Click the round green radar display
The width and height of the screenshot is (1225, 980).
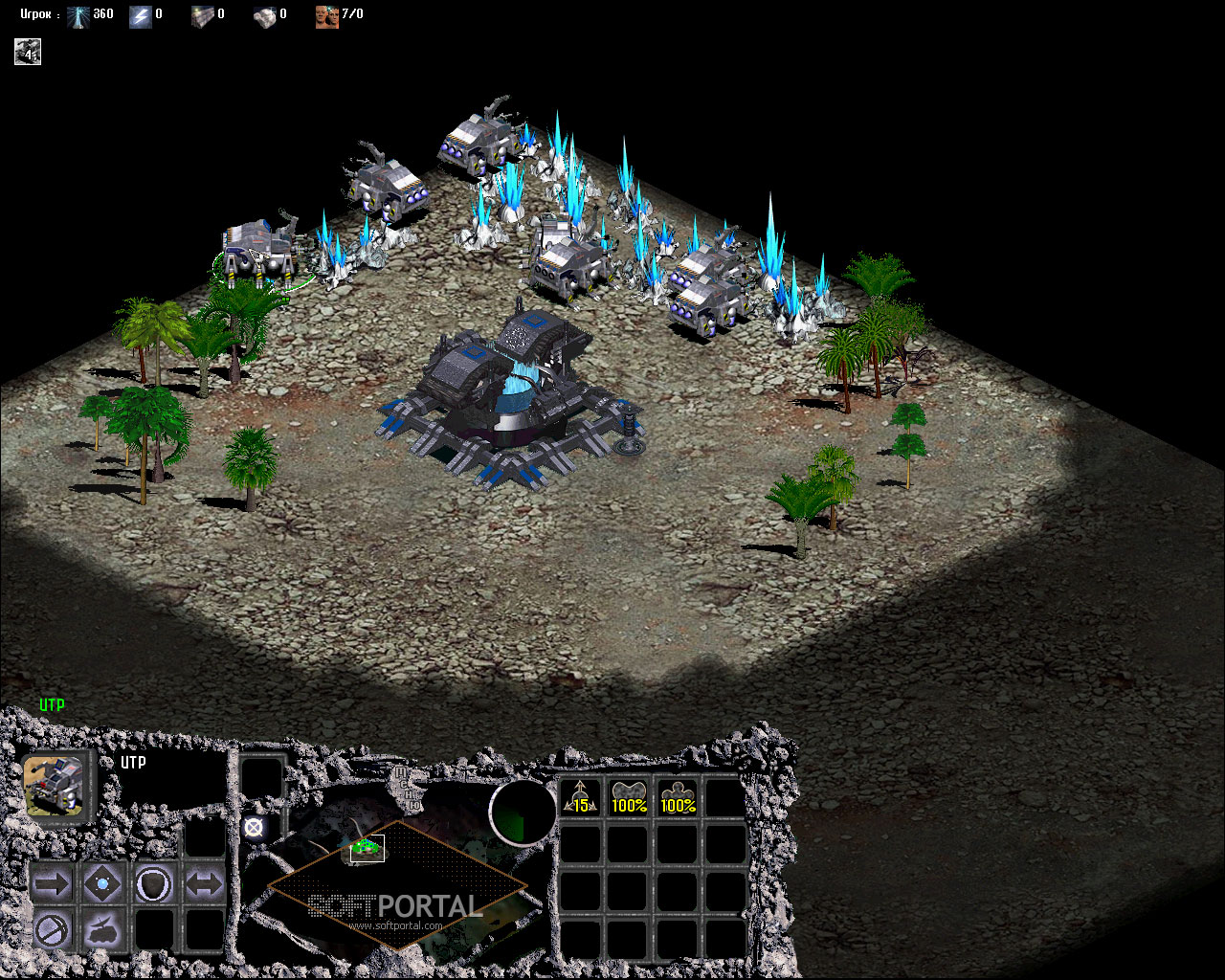point(523,813)
